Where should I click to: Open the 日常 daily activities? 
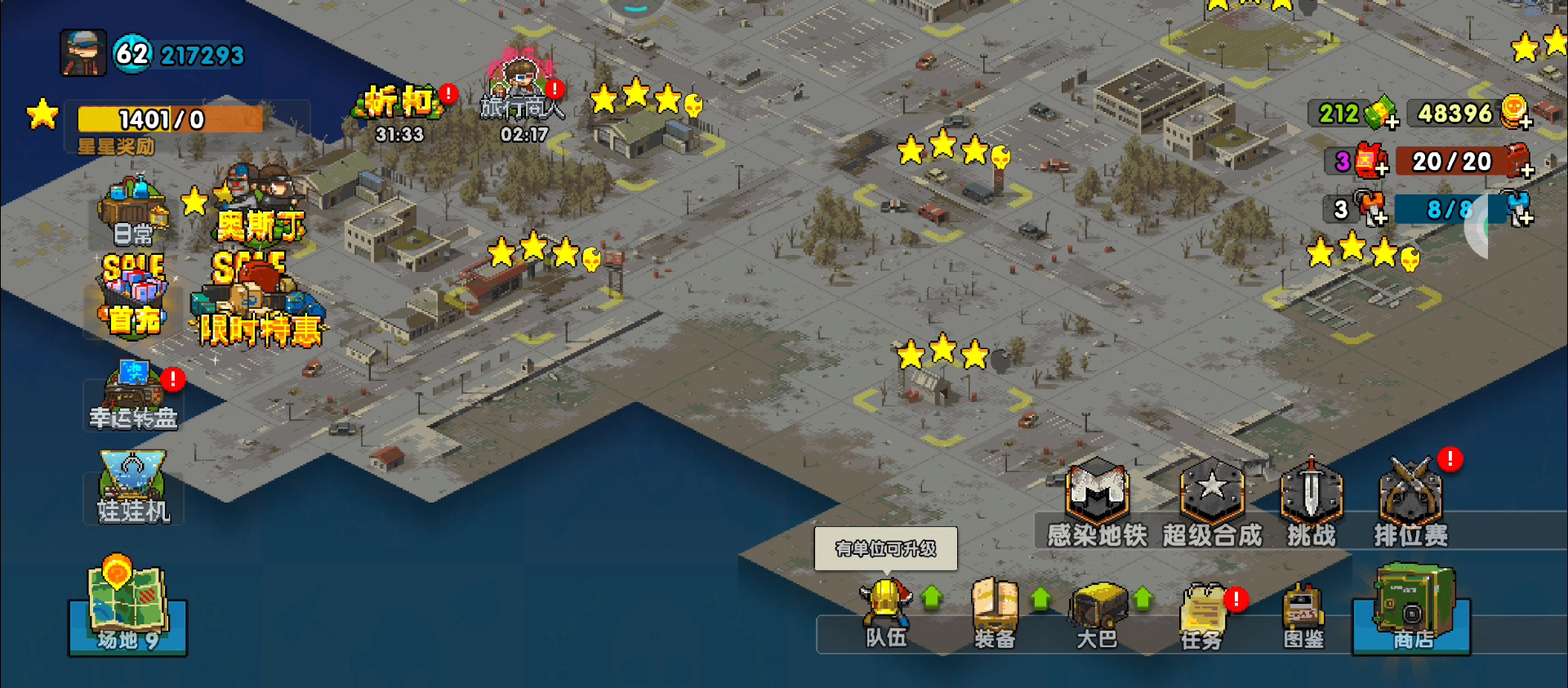click(133, 212)
